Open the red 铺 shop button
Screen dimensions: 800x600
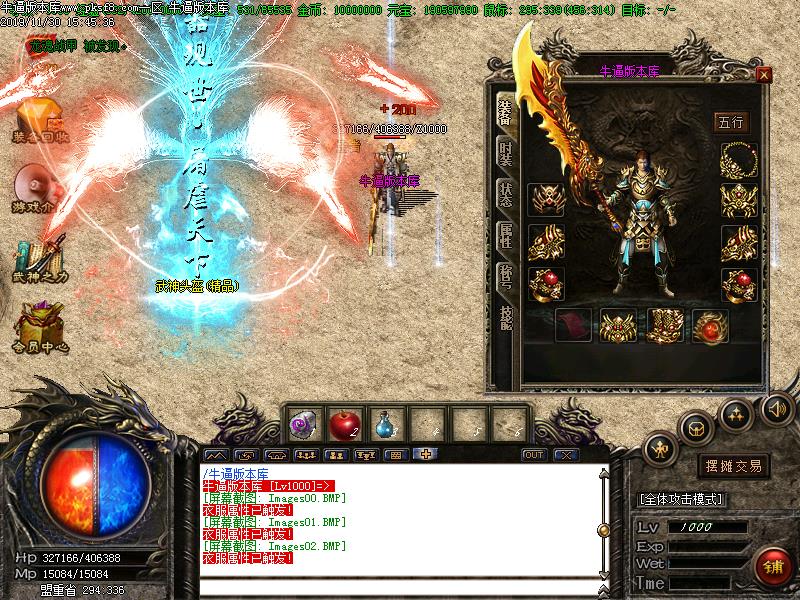click(770, 566)
